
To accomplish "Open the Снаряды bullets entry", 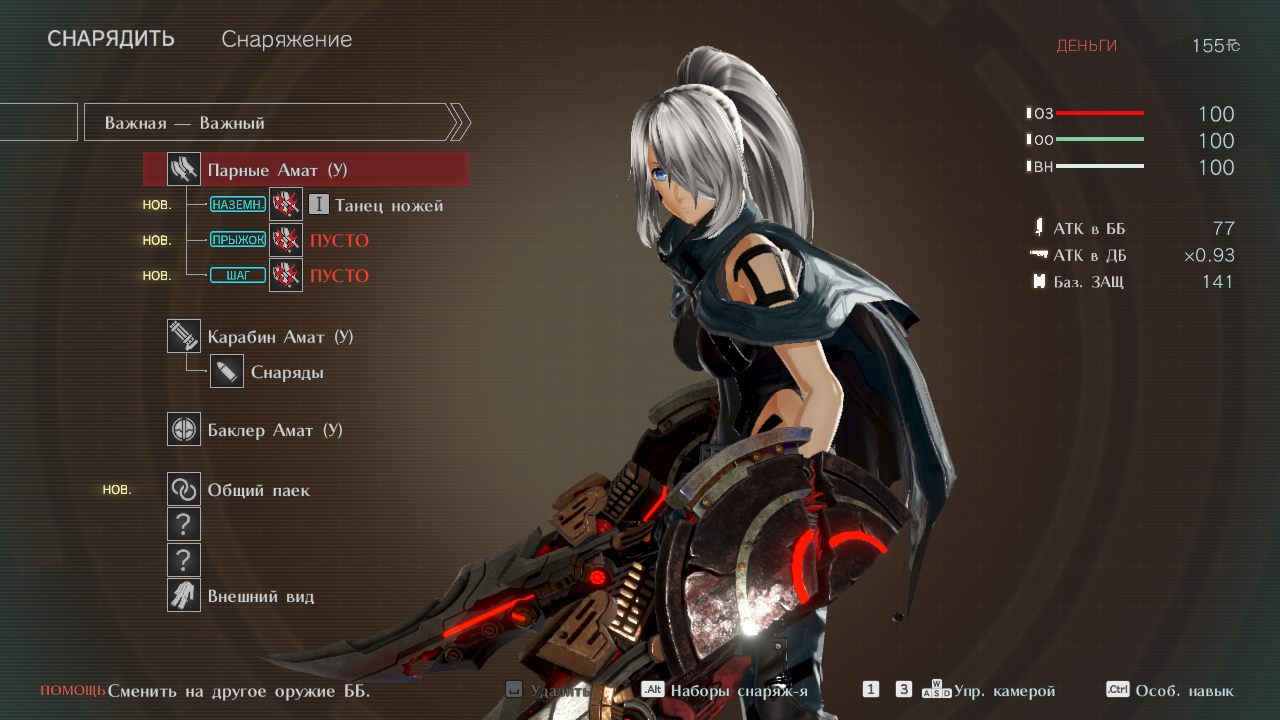I will (x=286, y=373).
